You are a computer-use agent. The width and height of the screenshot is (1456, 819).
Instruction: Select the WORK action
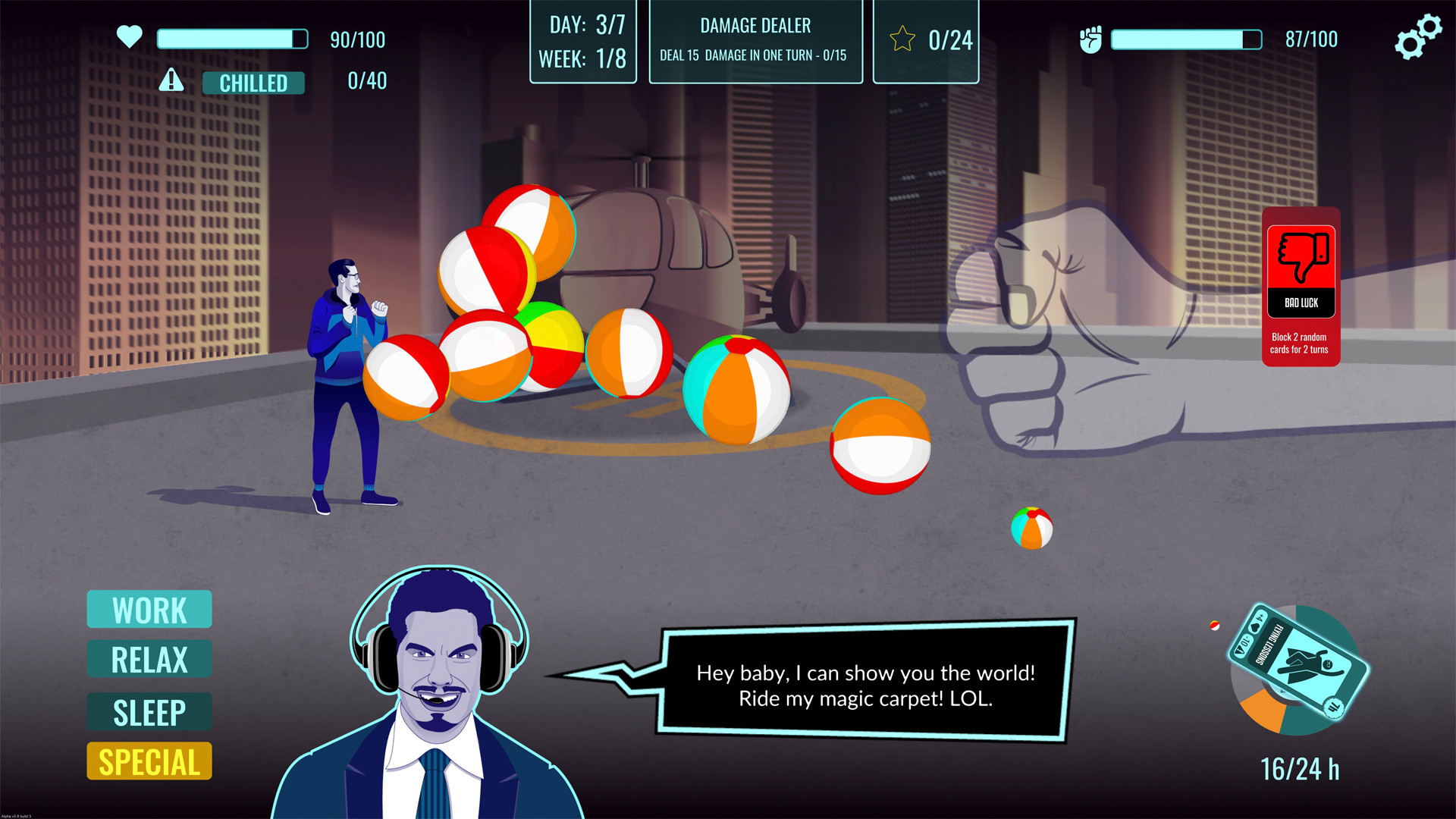149,609
